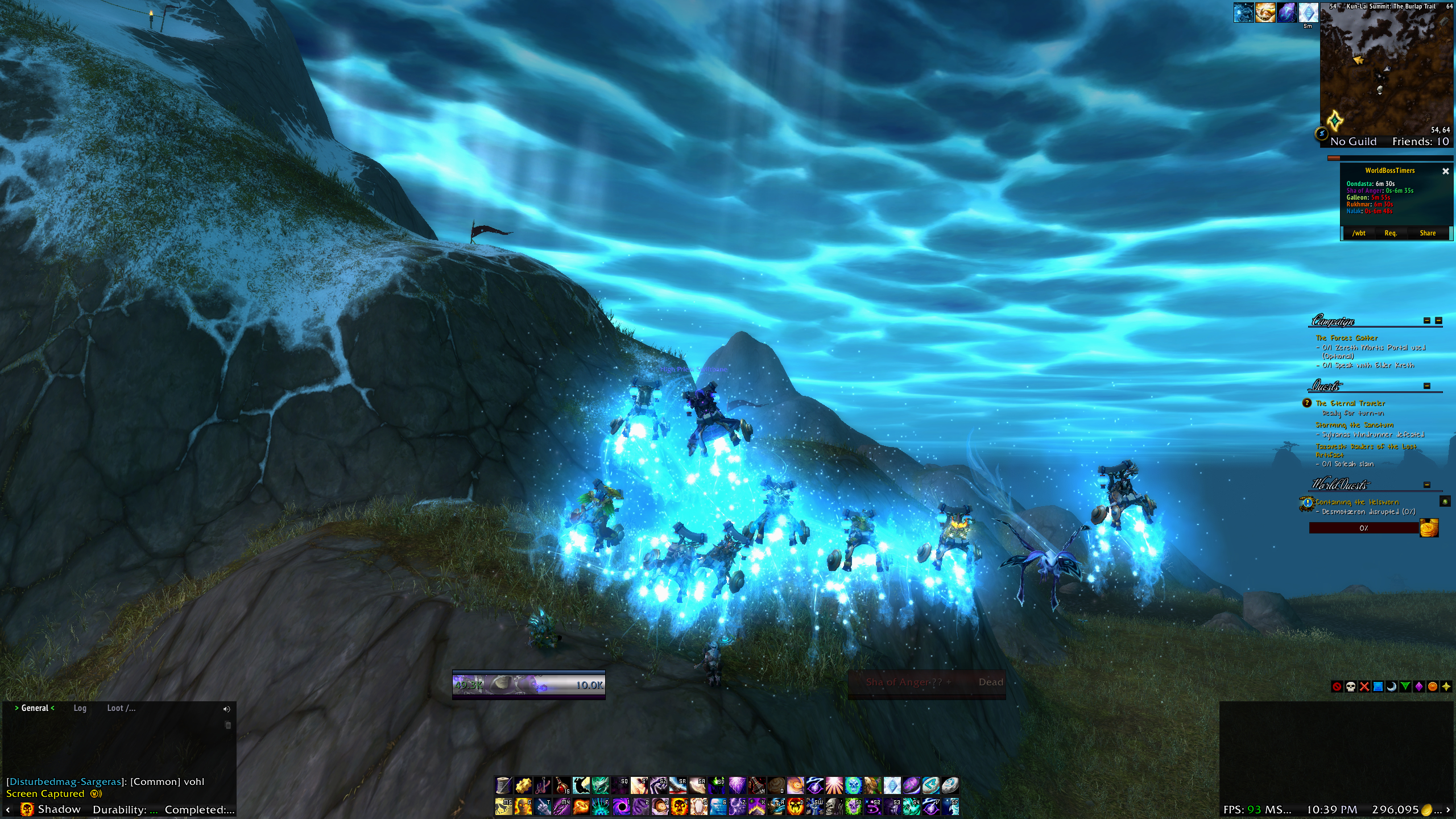Click the /wbt button
Viewport: 1456px width, 819px height.
1359,233
